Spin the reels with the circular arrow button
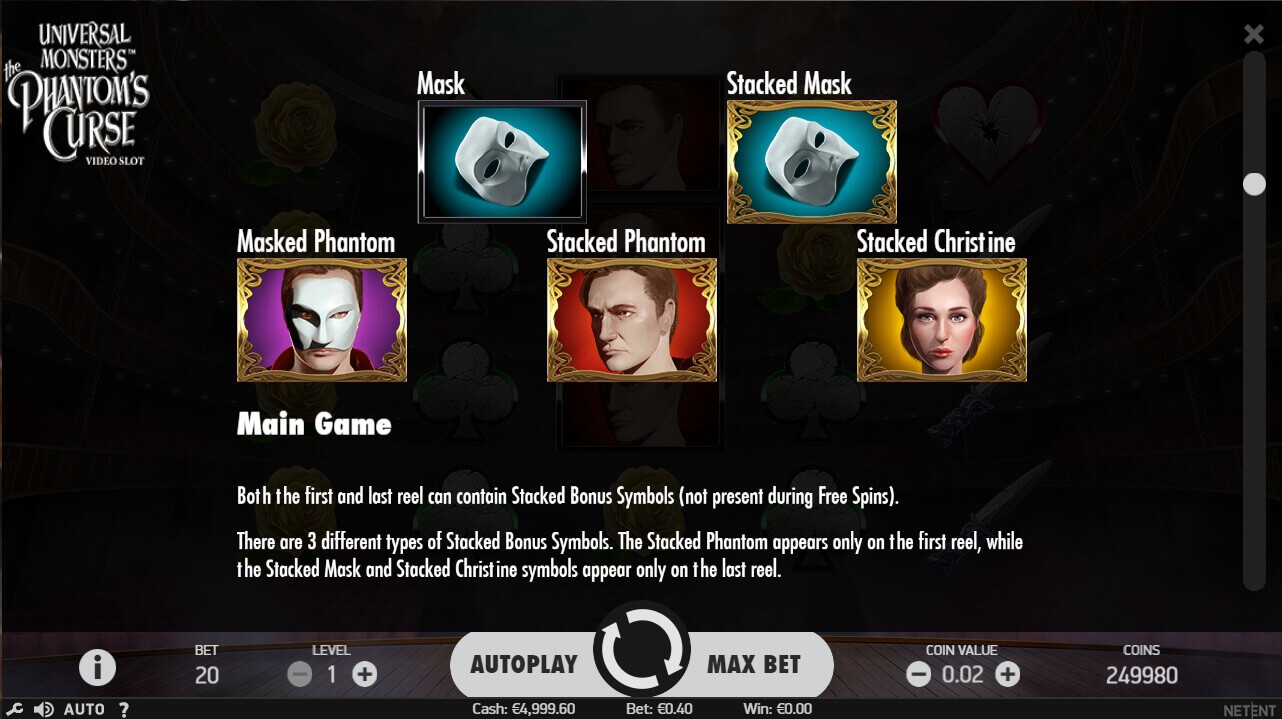1282x719 pixels. point(641,650)
